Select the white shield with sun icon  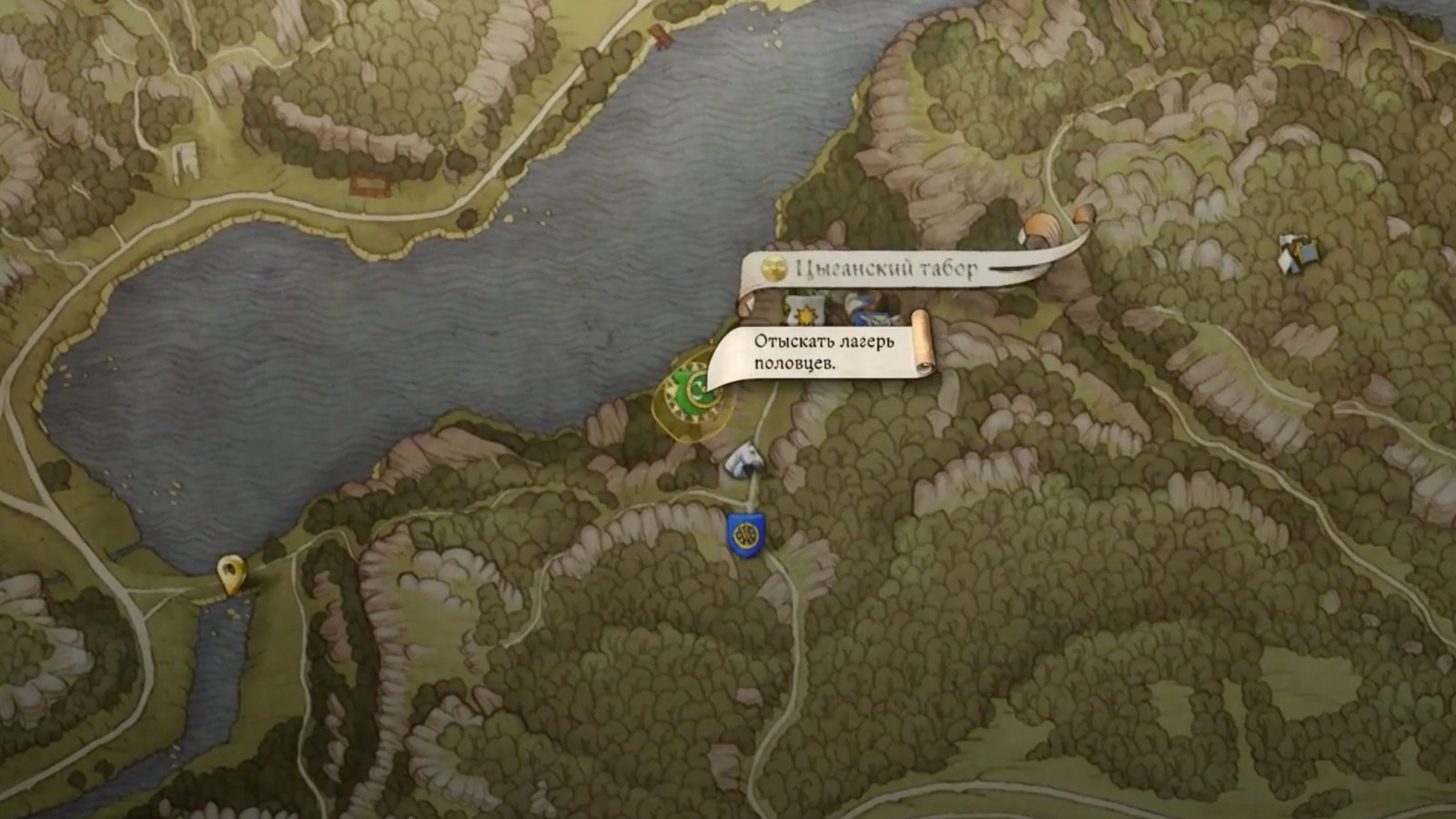tap(804, 312)
